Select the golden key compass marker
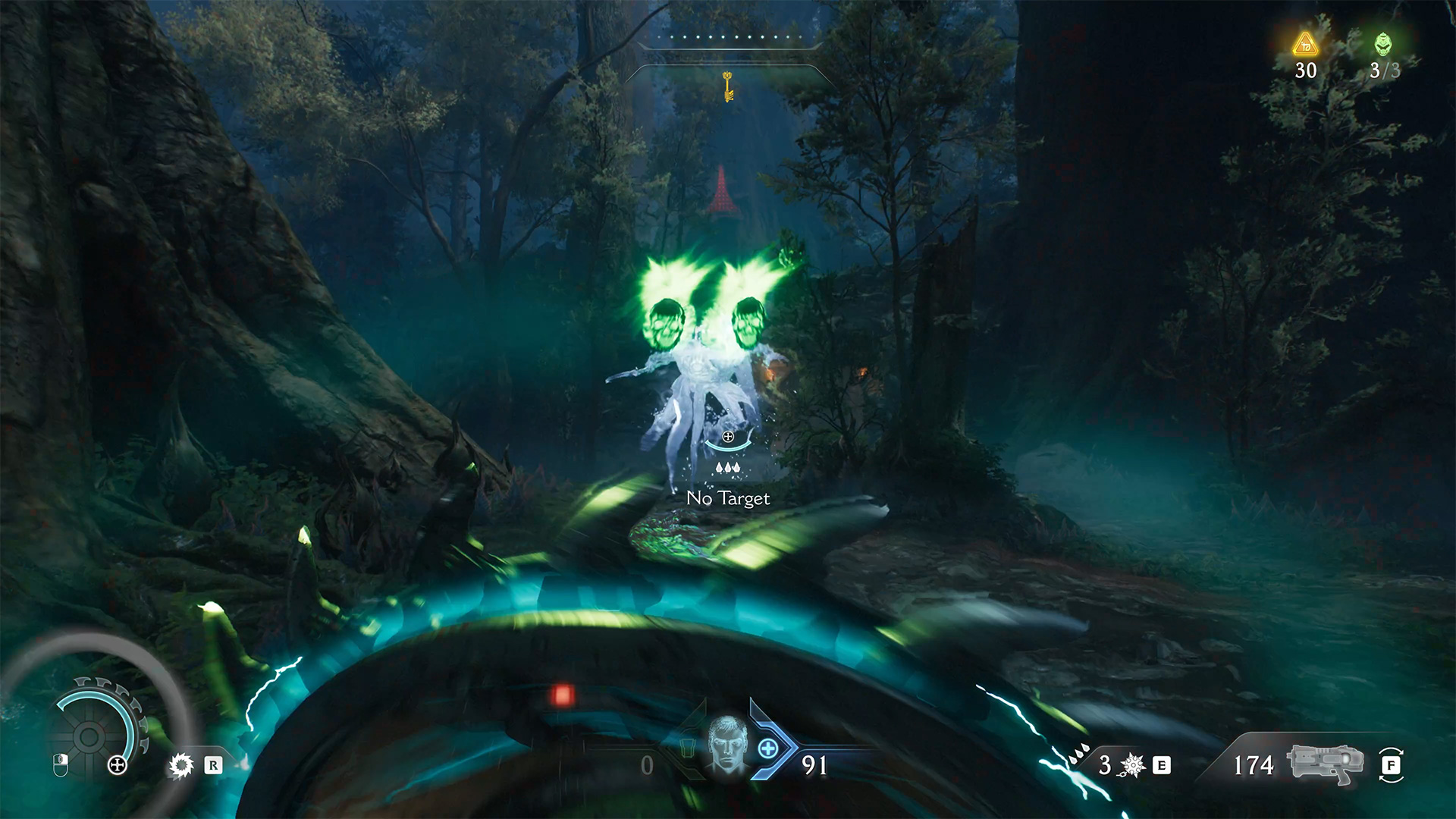This screenshot has width=1456, height=819. tap(728, 86)
